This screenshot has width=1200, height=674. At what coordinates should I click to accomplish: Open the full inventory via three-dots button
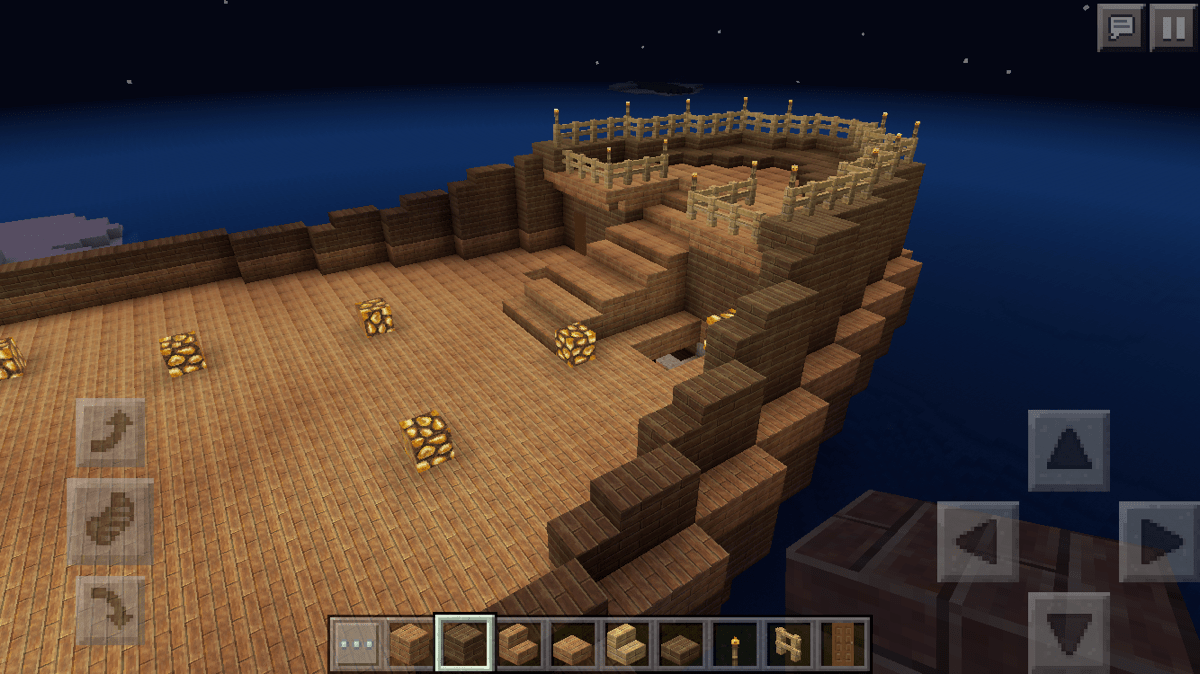pyautogui.click(x=357, y=645)
